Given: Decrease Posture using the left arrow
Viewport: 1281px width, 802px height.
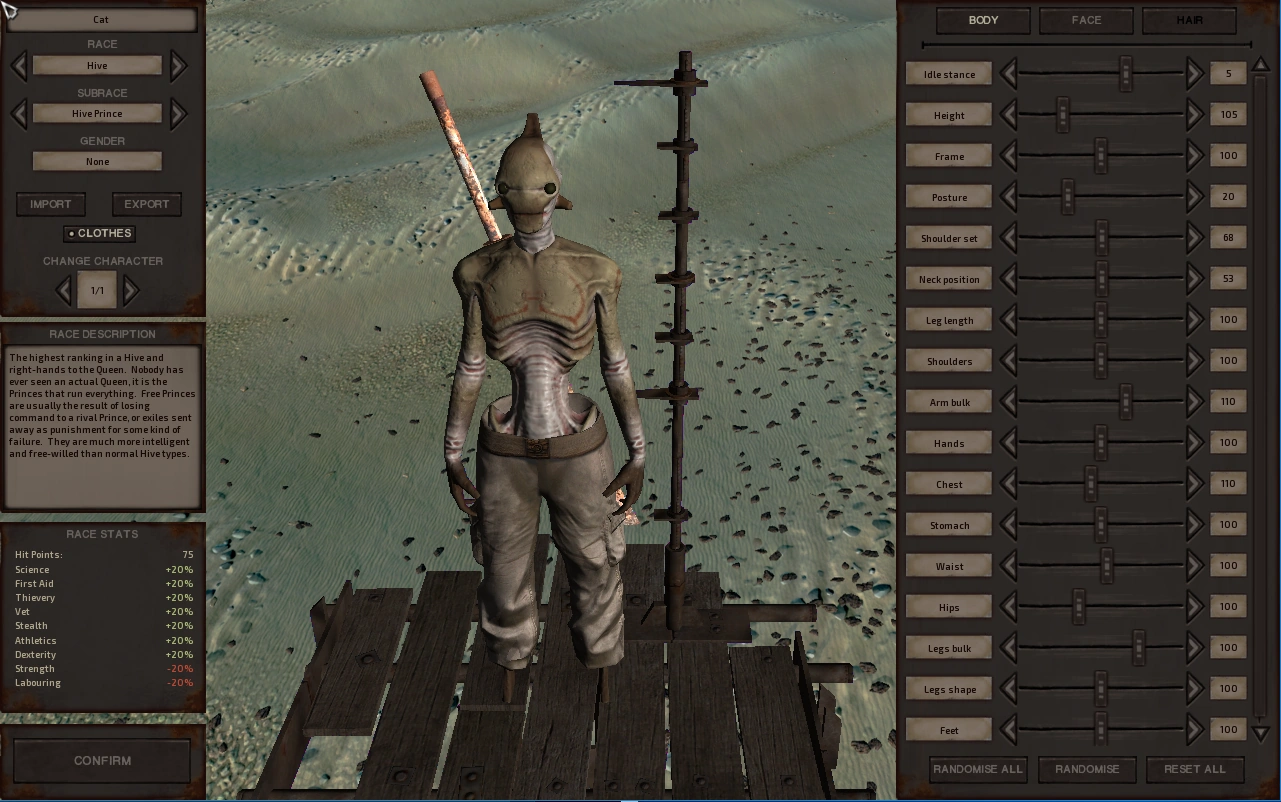Looking at the screenshot, I should [x=1010, y=196].
